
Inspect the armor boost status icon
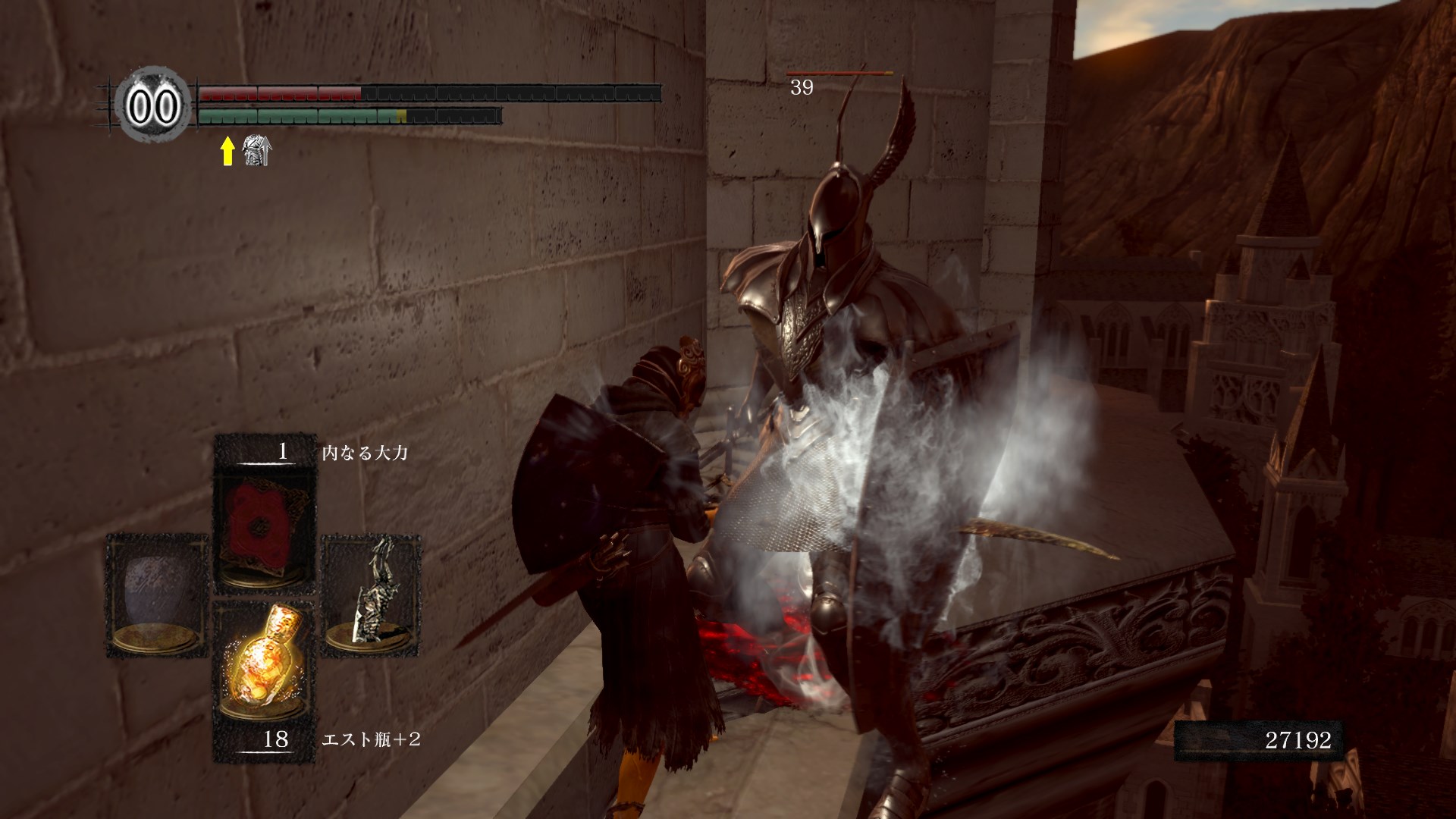(256, 151)
